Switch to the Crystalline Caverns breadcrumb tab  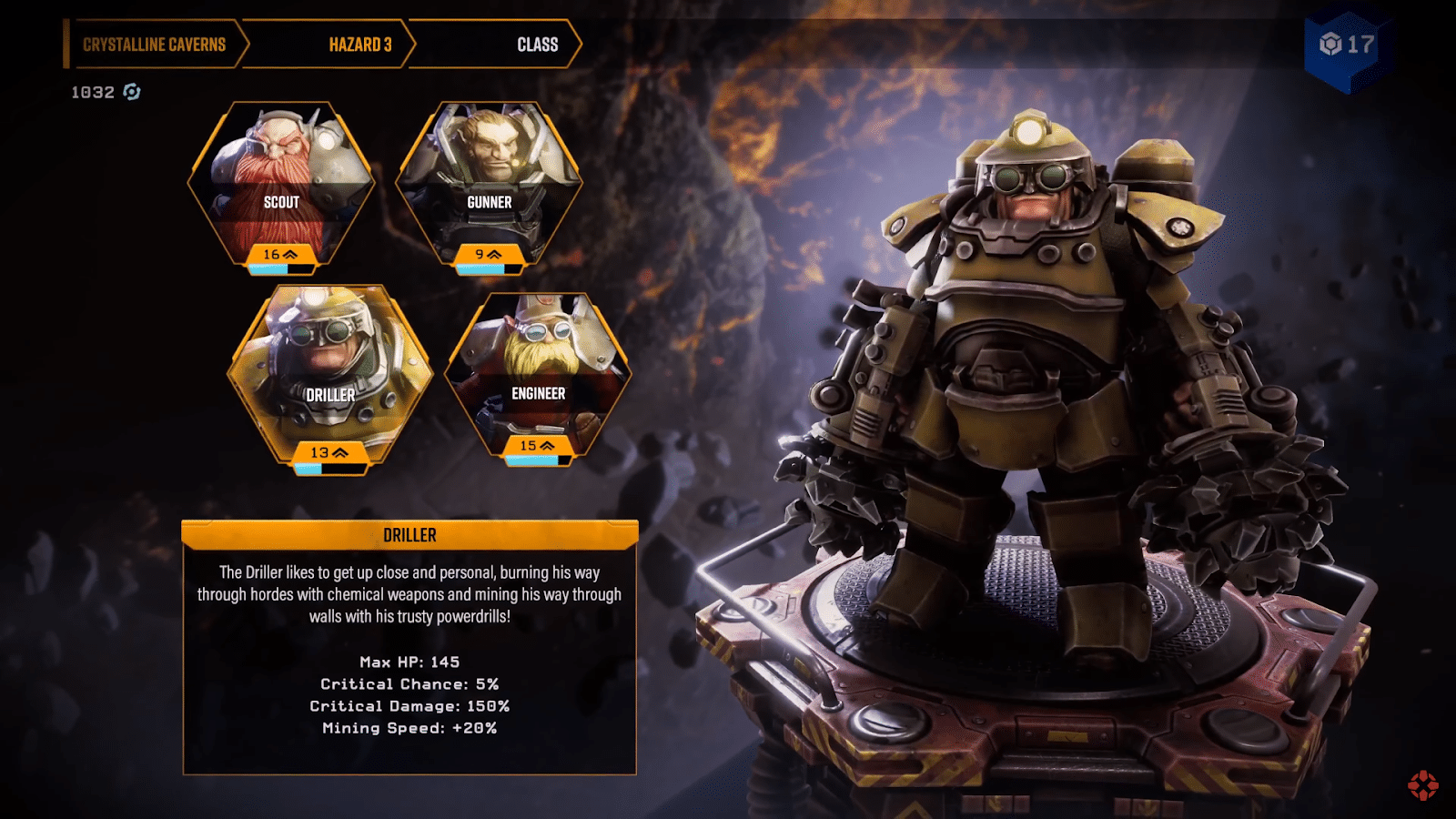point(155,43)
